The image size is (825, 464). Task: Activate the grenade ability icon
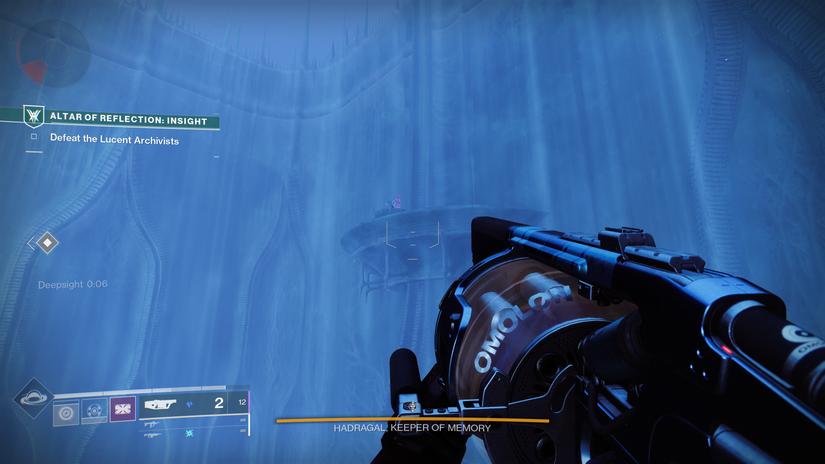coord(66,411)
